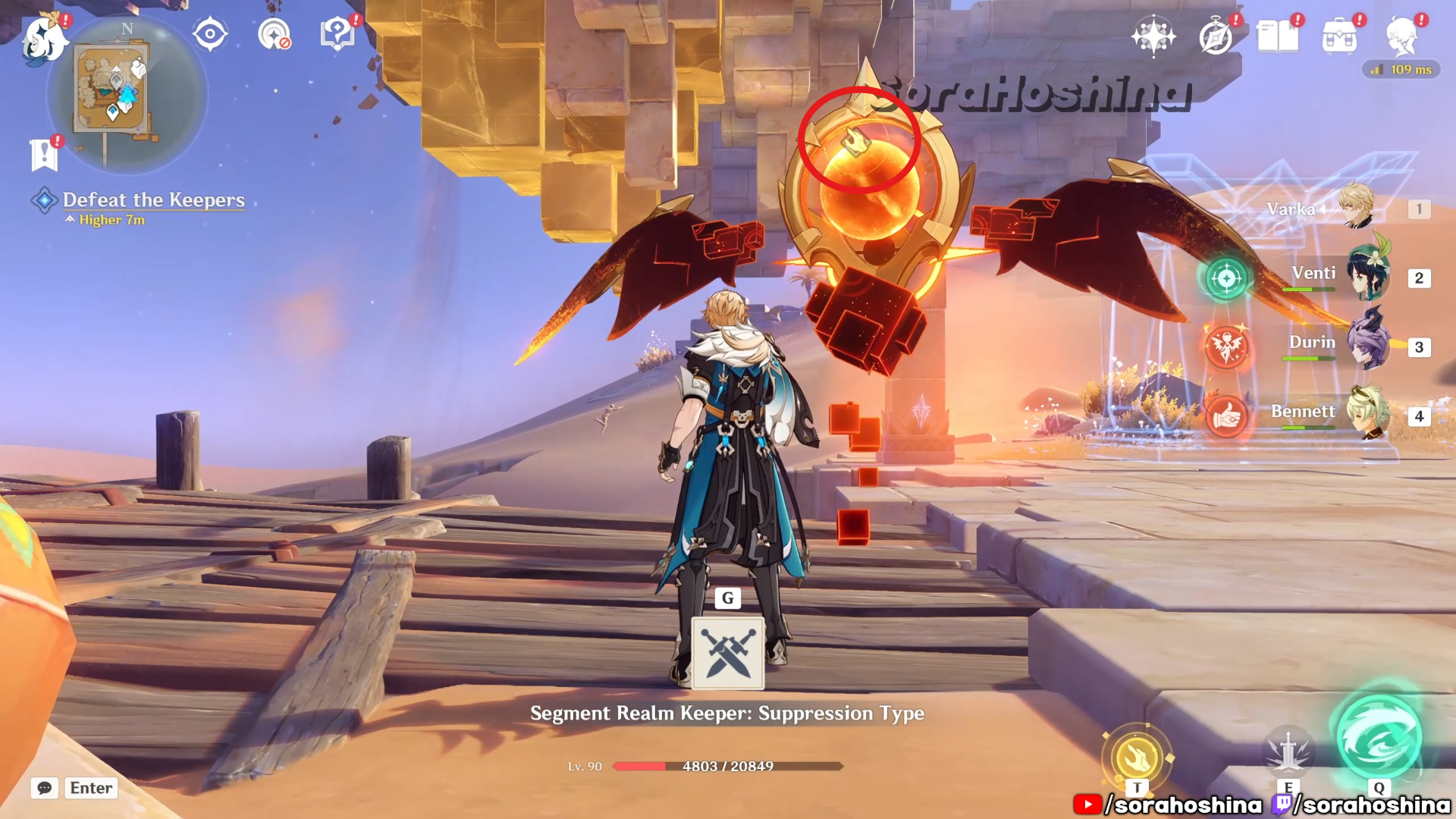
Task: Open the Wish star icon
Action: point(1153,36)
